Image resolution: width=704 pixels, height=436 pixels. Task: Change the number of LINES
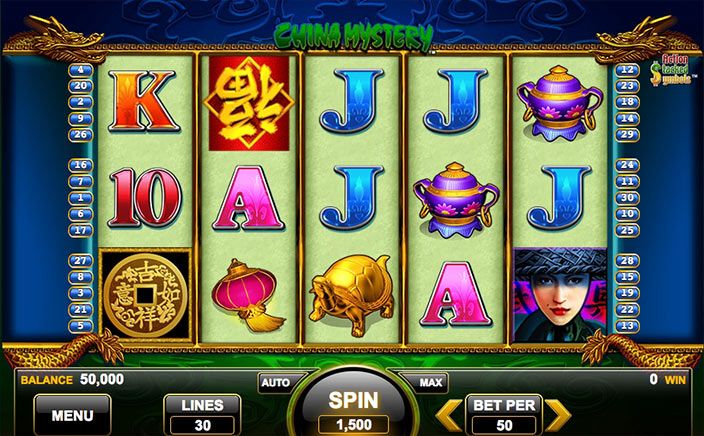(202, 414)
